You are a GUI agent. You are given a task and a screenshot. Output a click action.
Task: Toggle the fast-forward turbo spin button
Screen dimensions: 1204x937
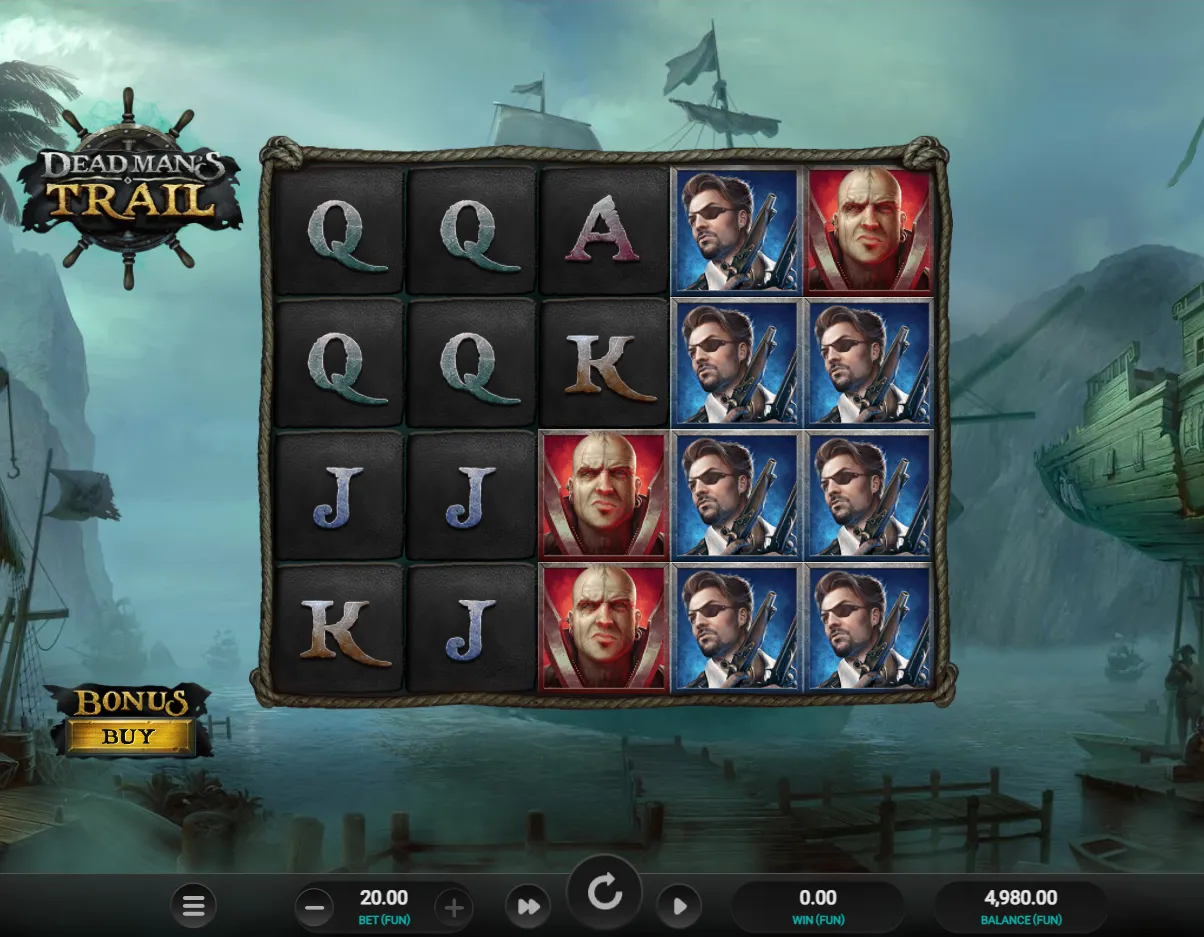click(528, 907)
